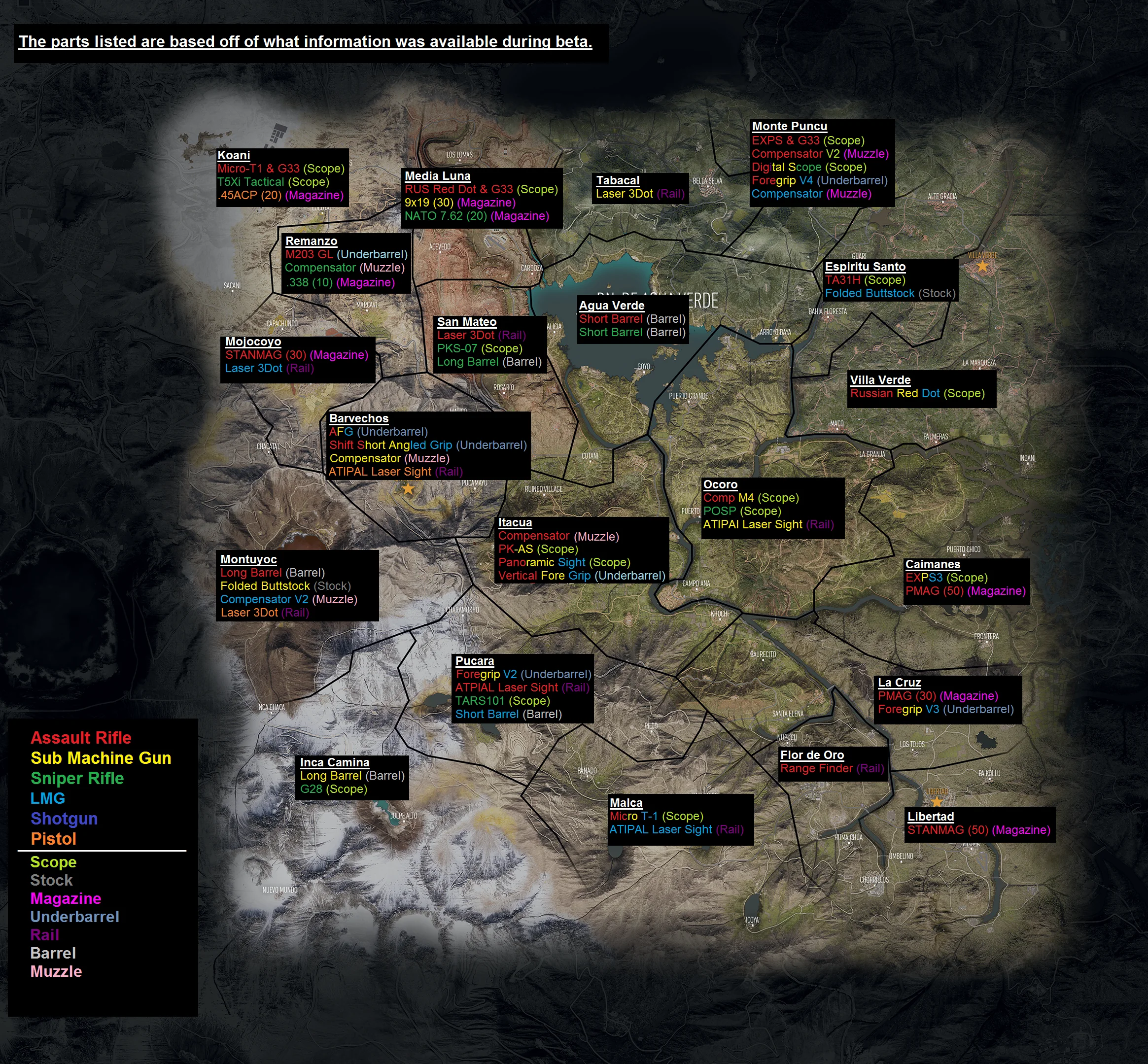This screenshot has height=1064, width=1148.
Task: Click the Inca Camina label
Action: 335,763
